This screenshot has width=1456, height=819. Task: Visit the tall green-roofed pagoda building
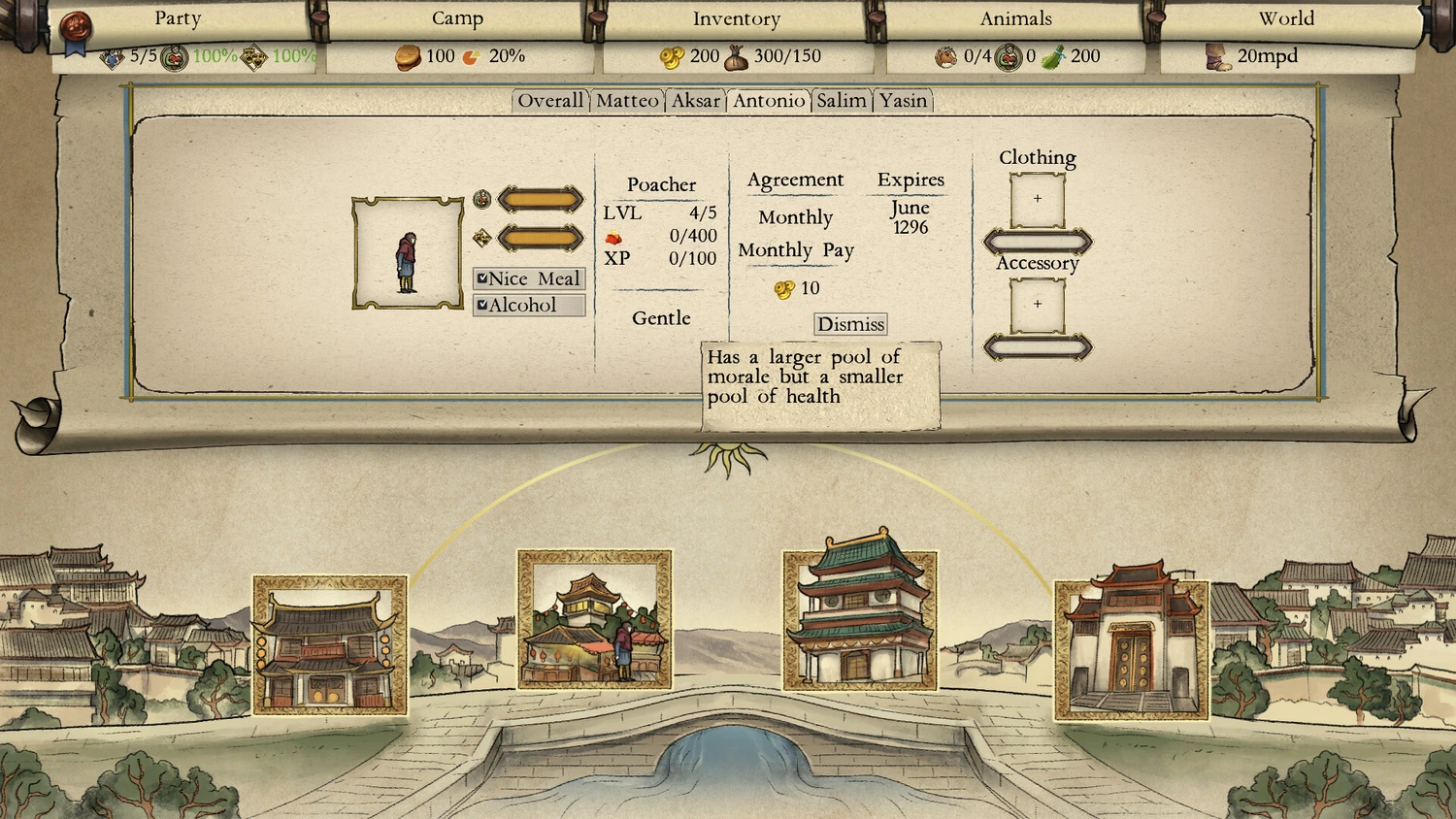tap(859, 617)
